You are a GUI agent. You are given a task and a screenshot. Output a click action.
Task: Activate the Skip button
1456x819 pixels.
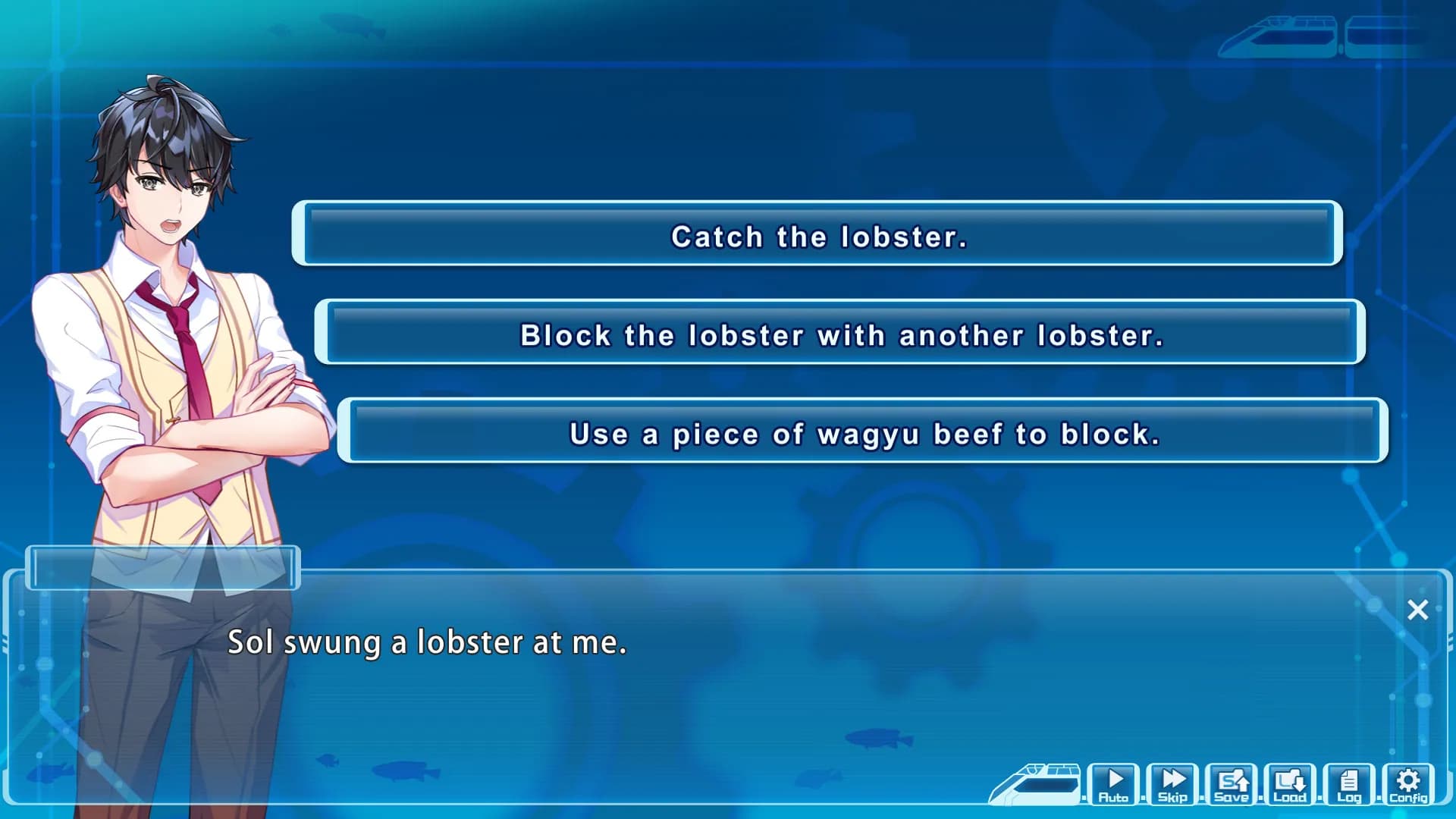(1172, 784)
